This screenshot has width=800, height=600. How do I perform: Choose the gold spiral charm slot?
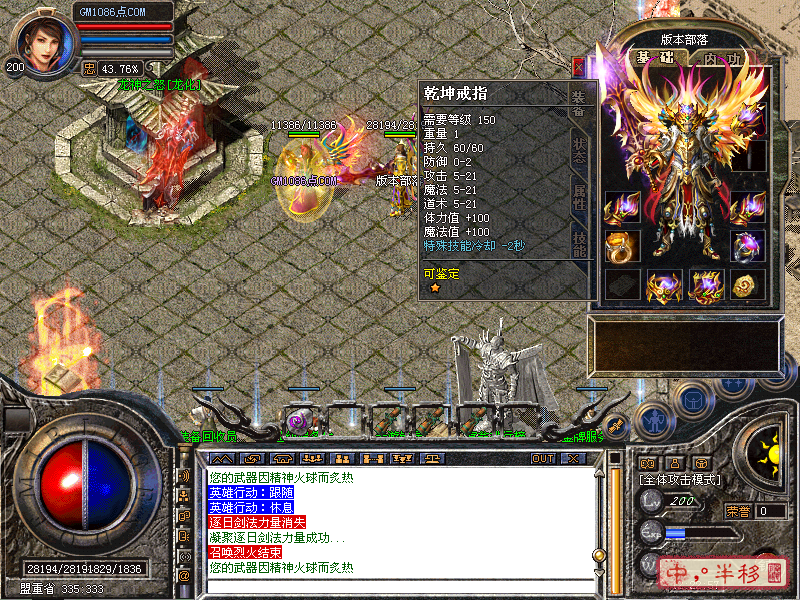[748, 286]
